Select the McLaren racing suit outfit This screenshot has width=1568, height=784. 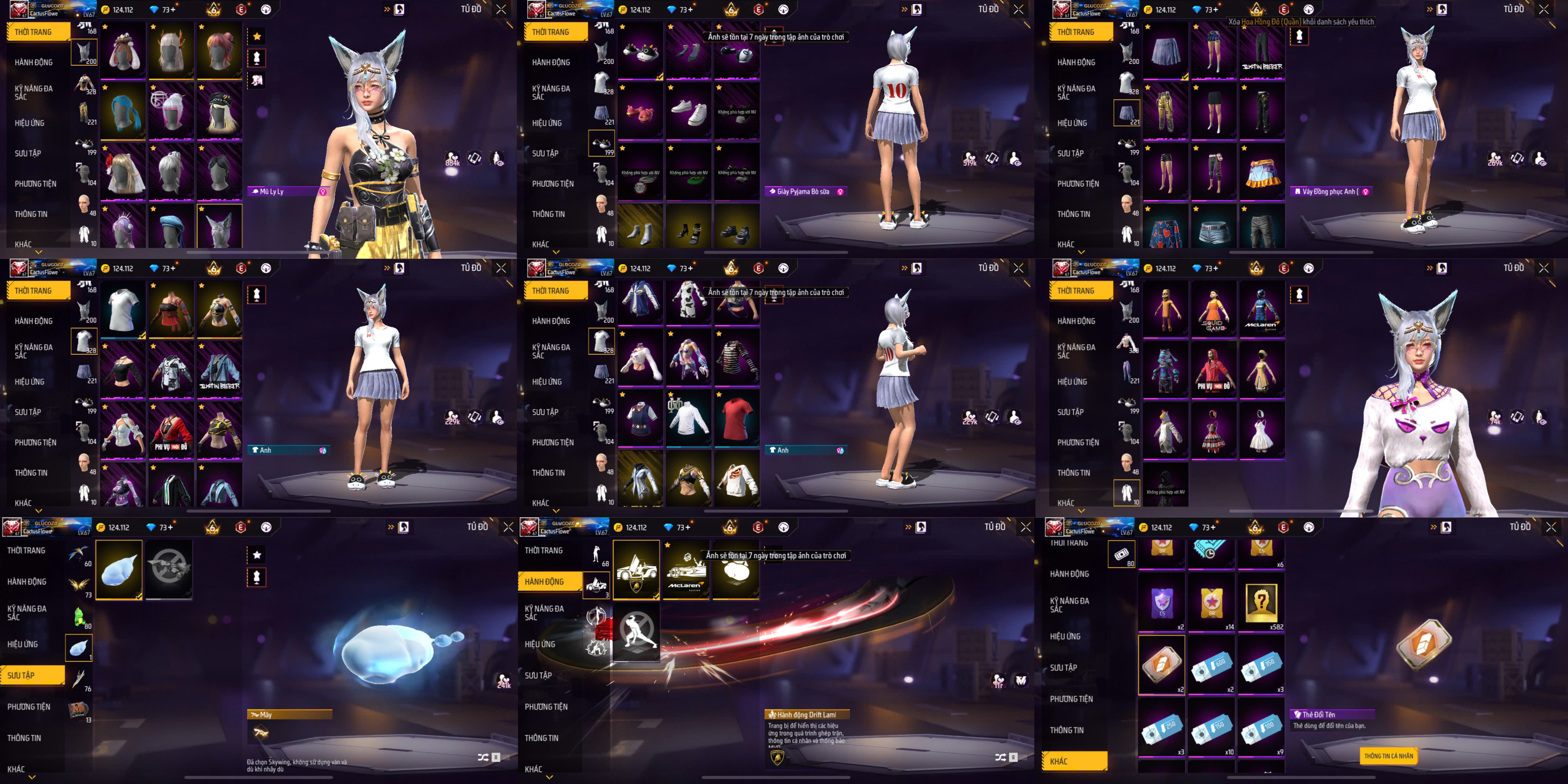(x=1261, y=311)
